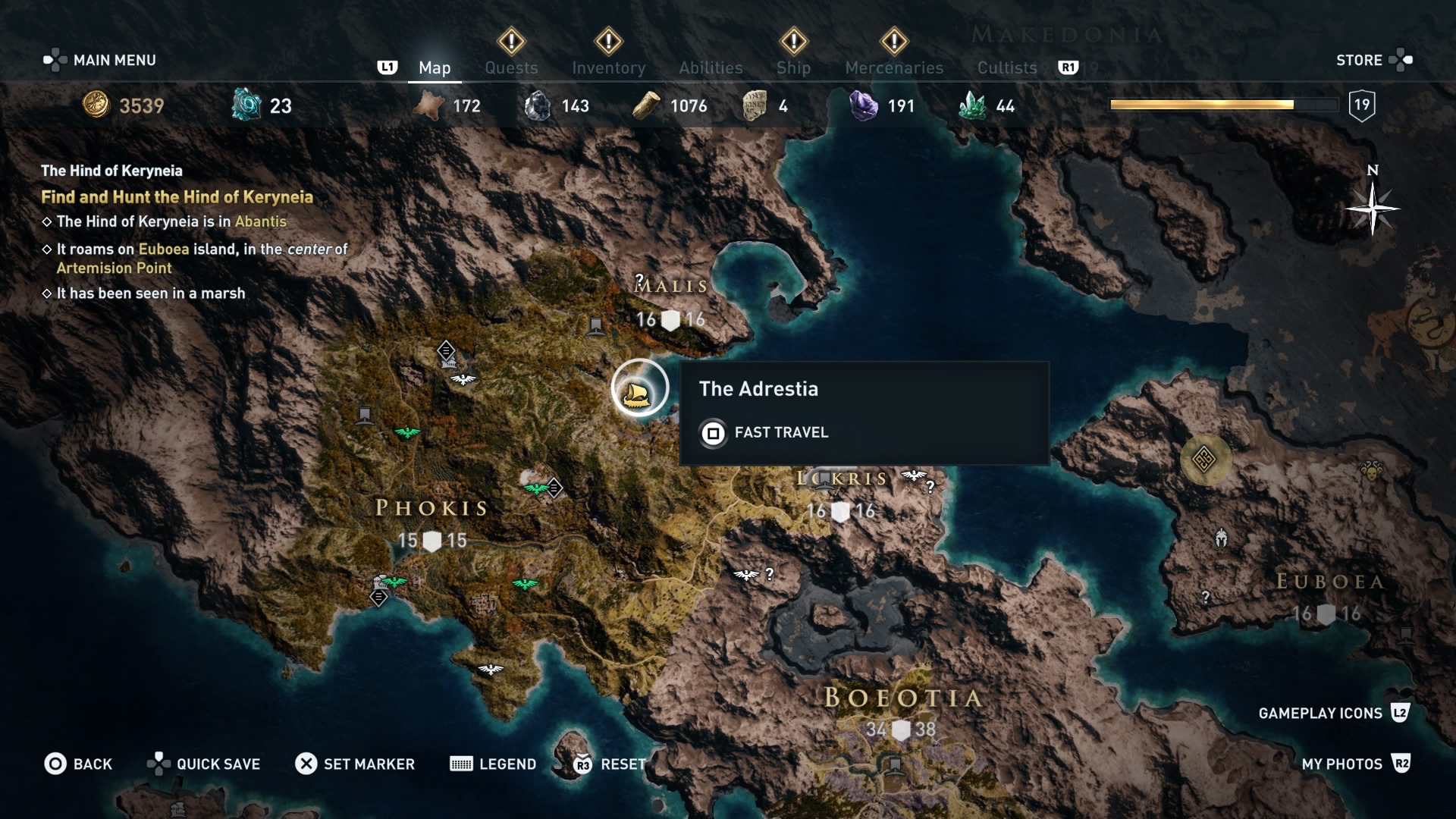Open the Store
This screenshot has height=819, width=1456.
pos(1358,60)
